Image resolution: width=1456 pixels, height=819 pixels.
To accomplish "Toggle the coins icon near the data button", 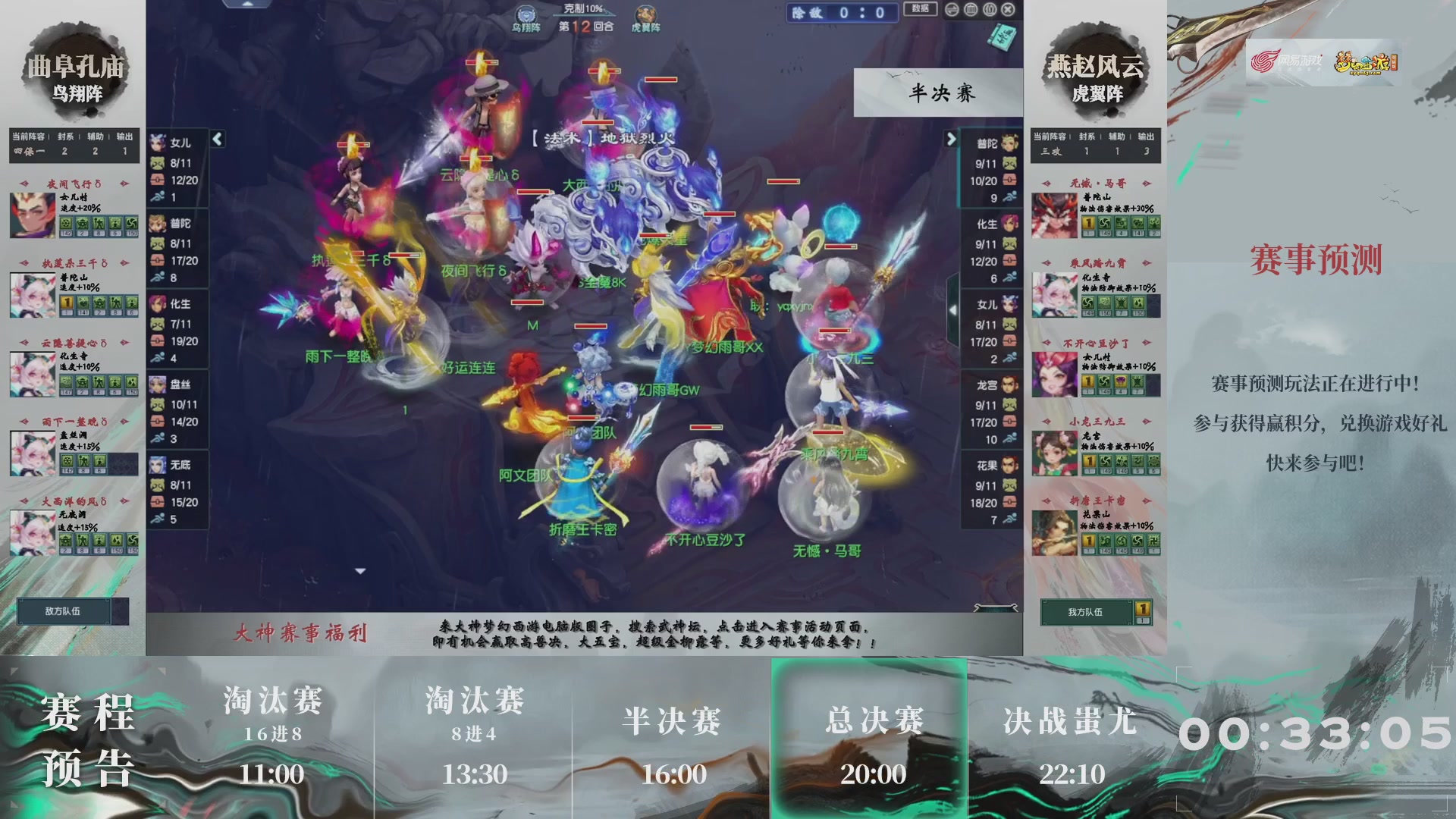I will (989, 10).
